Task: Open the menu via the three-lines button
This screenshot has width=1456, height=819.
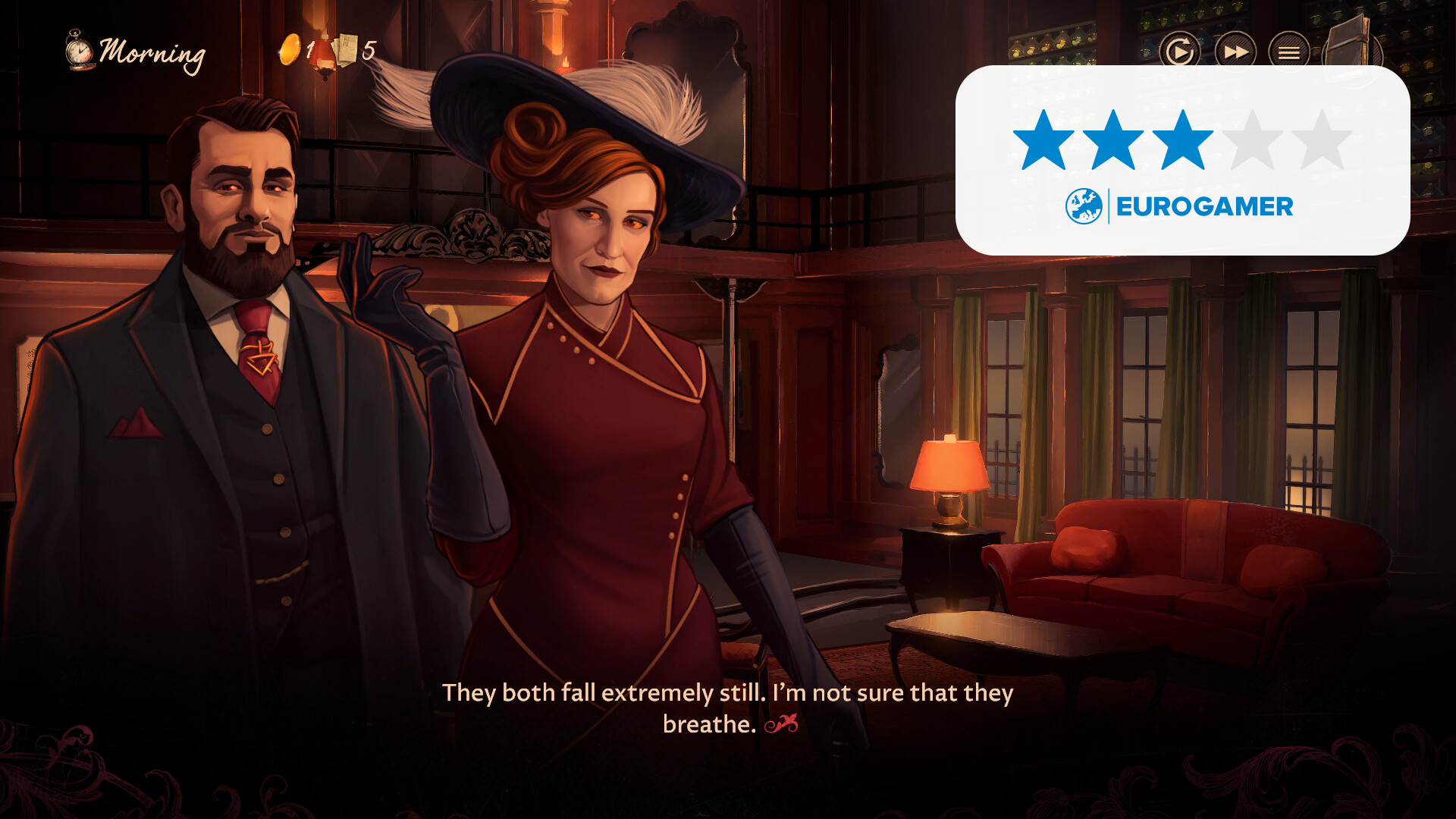Action: pos(1289,52)
